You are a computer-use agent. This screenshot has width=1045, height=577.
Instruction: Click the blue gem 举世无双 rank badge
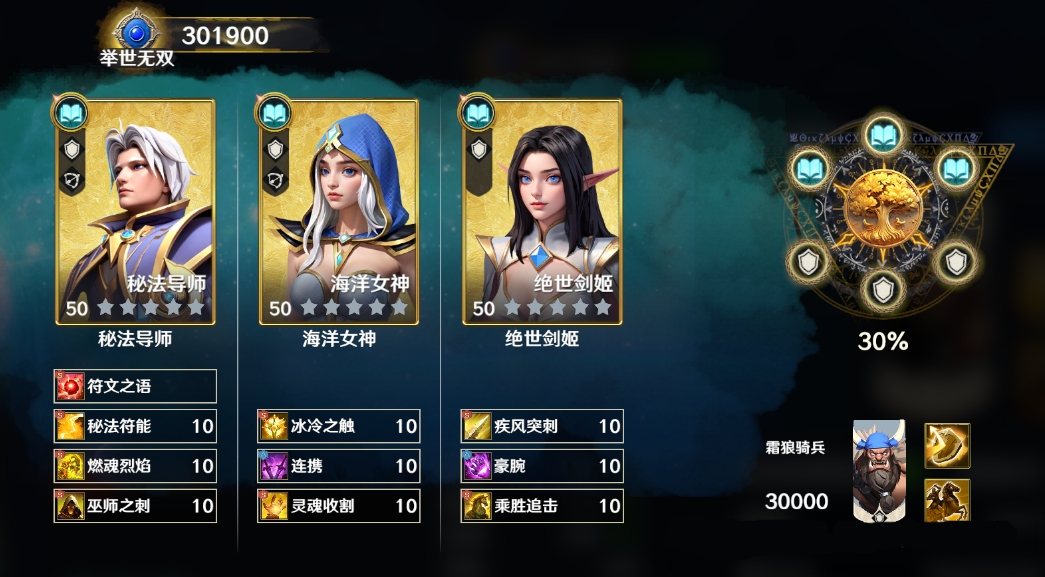pyautogui.click(x=136, y=34)
